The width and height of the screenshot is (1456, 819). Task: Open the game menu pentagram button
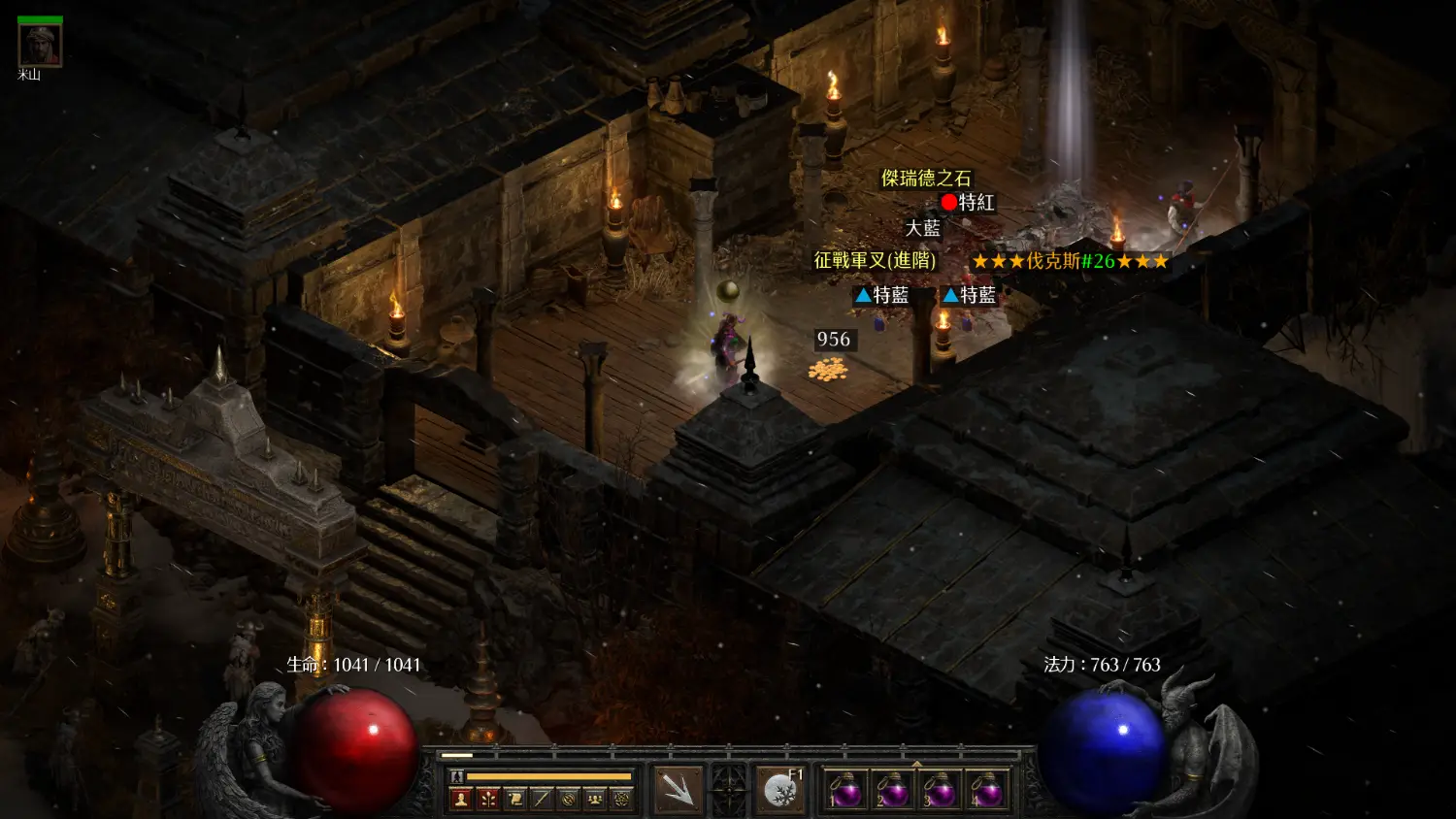pyautogui.click(x=621, y=799)
